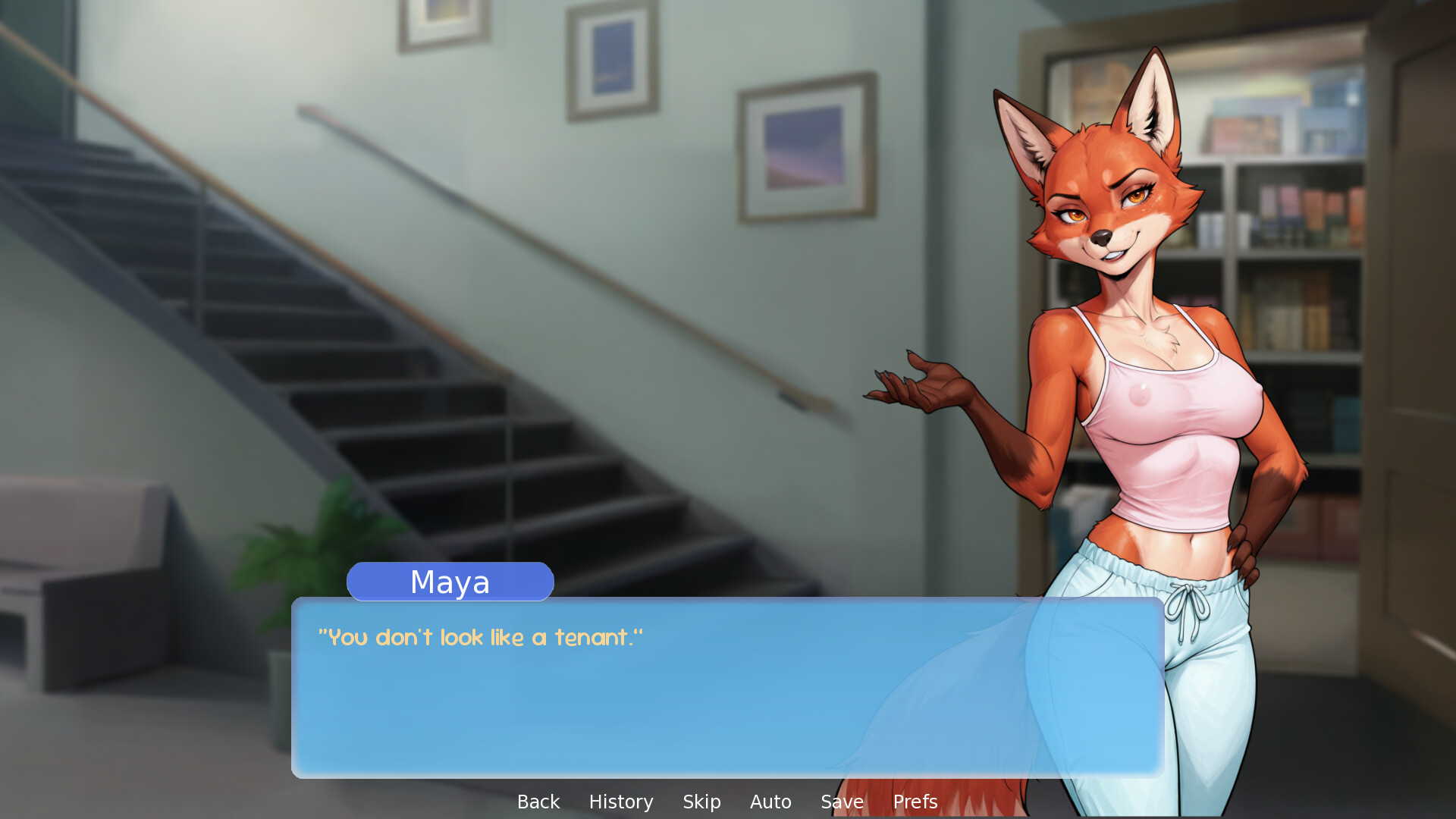
Task: Click the Maya name tag
Action: click(x=450, y=582)
